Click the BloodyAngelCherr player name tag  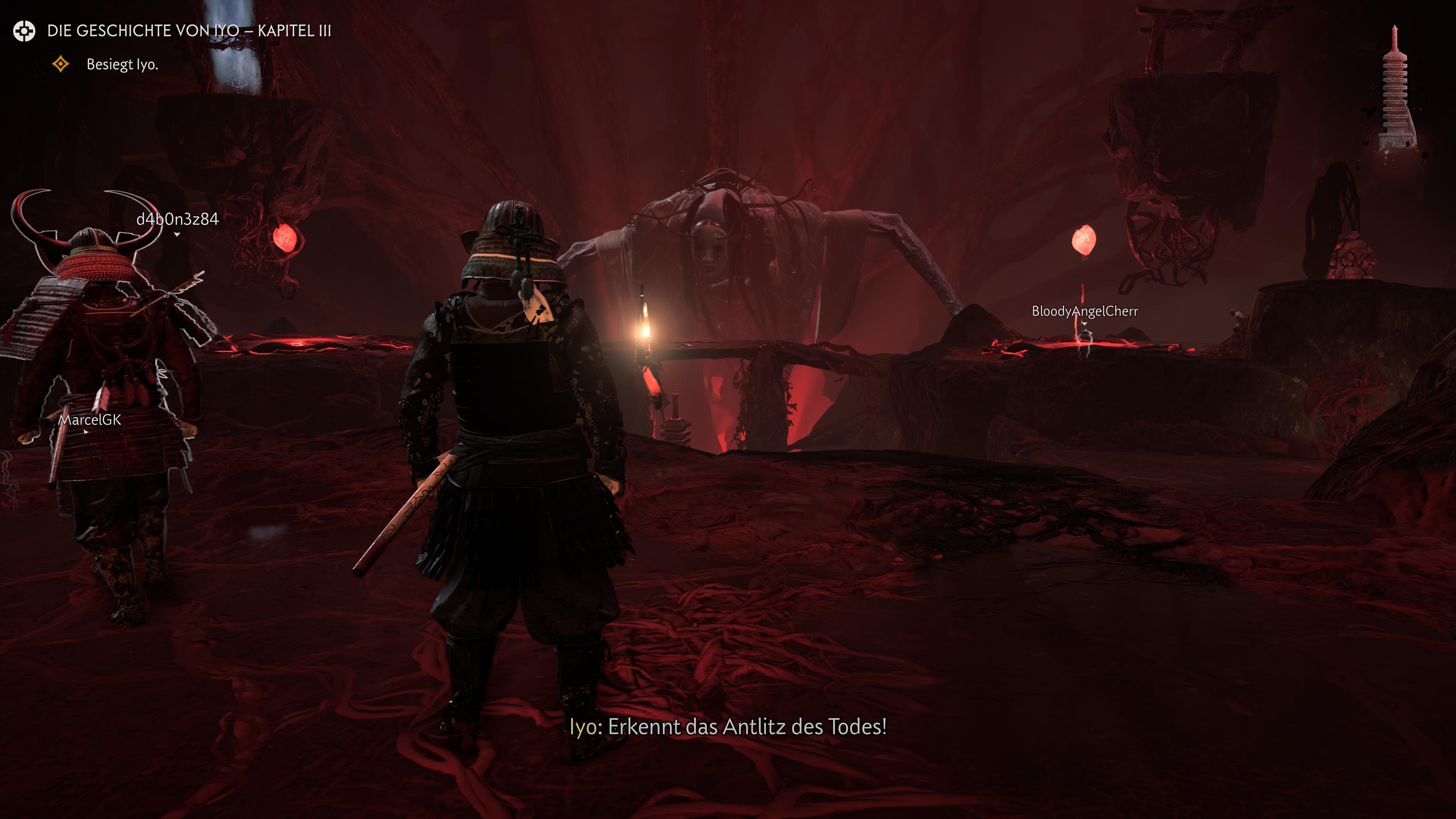pyautogui.click(x=1085, y=311)
